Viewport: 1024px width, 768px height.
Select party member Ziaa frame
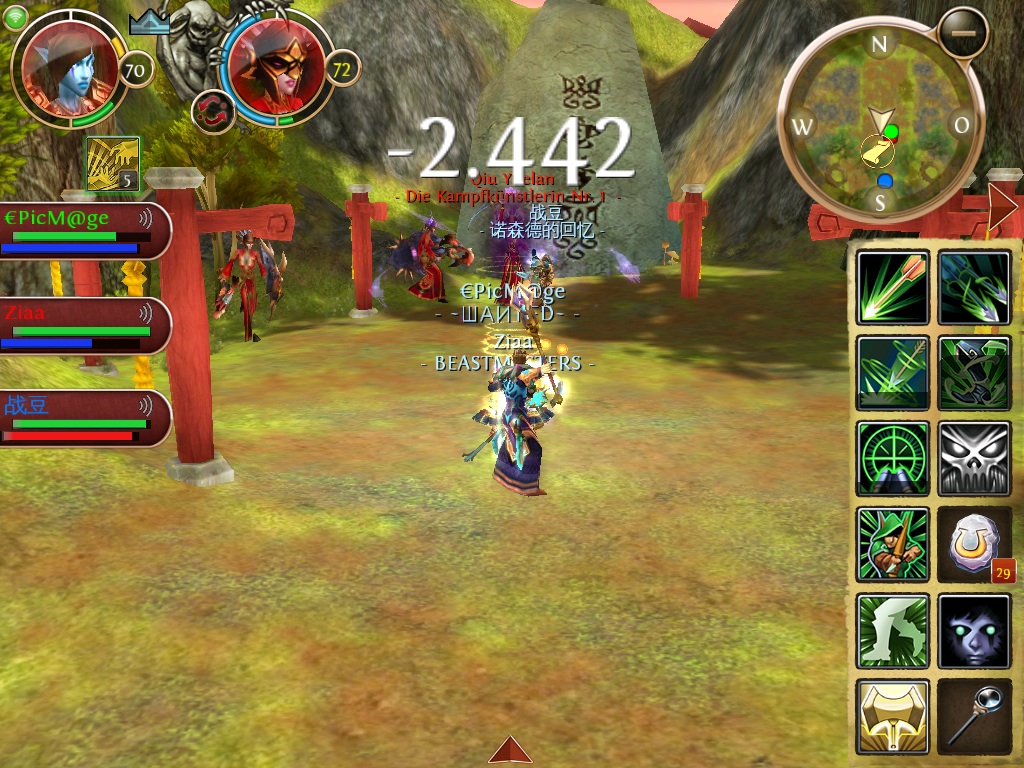[85, 326]
